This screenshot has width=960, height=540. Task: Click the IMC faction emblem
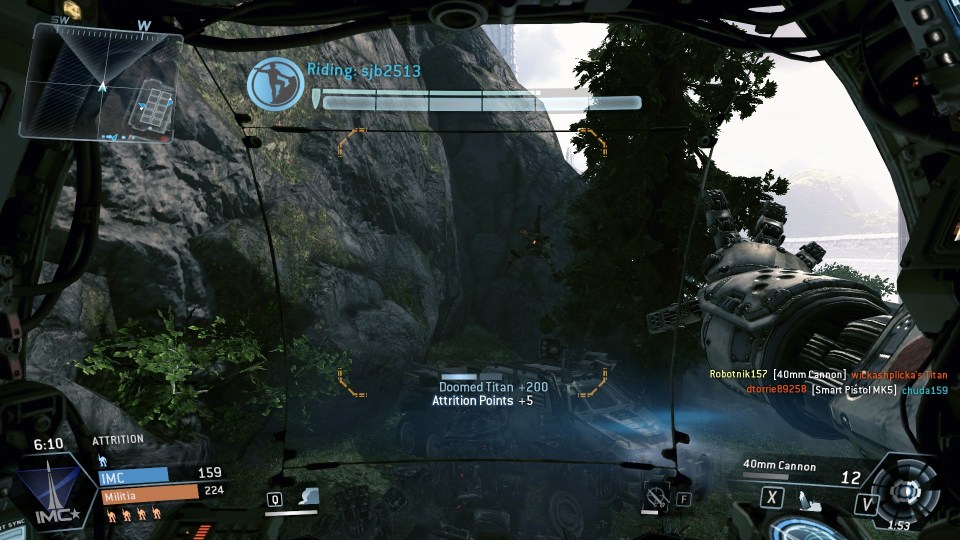pos(50,492)
